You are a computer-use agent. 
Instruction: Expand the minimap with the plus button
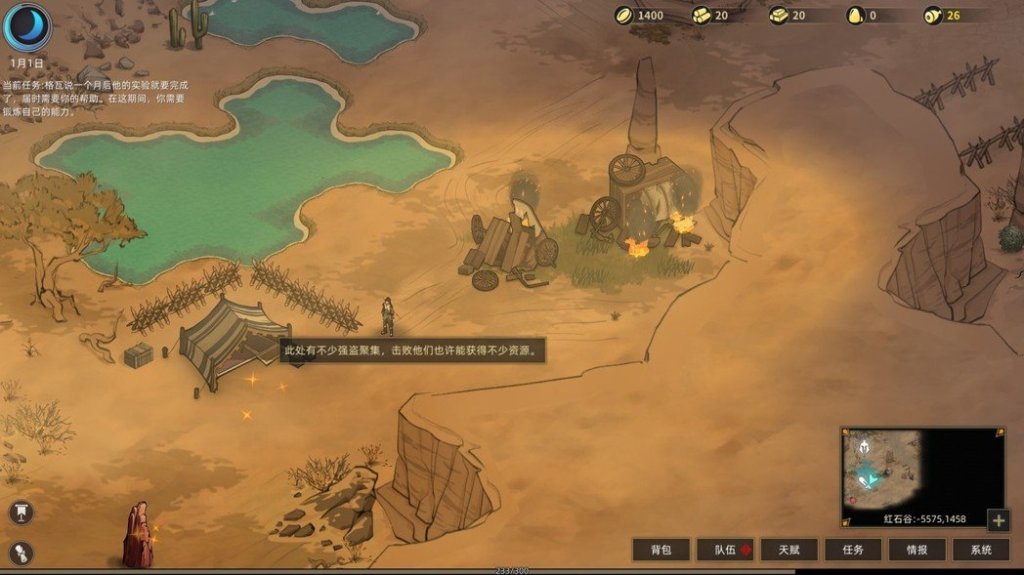(x=997, y=520)
